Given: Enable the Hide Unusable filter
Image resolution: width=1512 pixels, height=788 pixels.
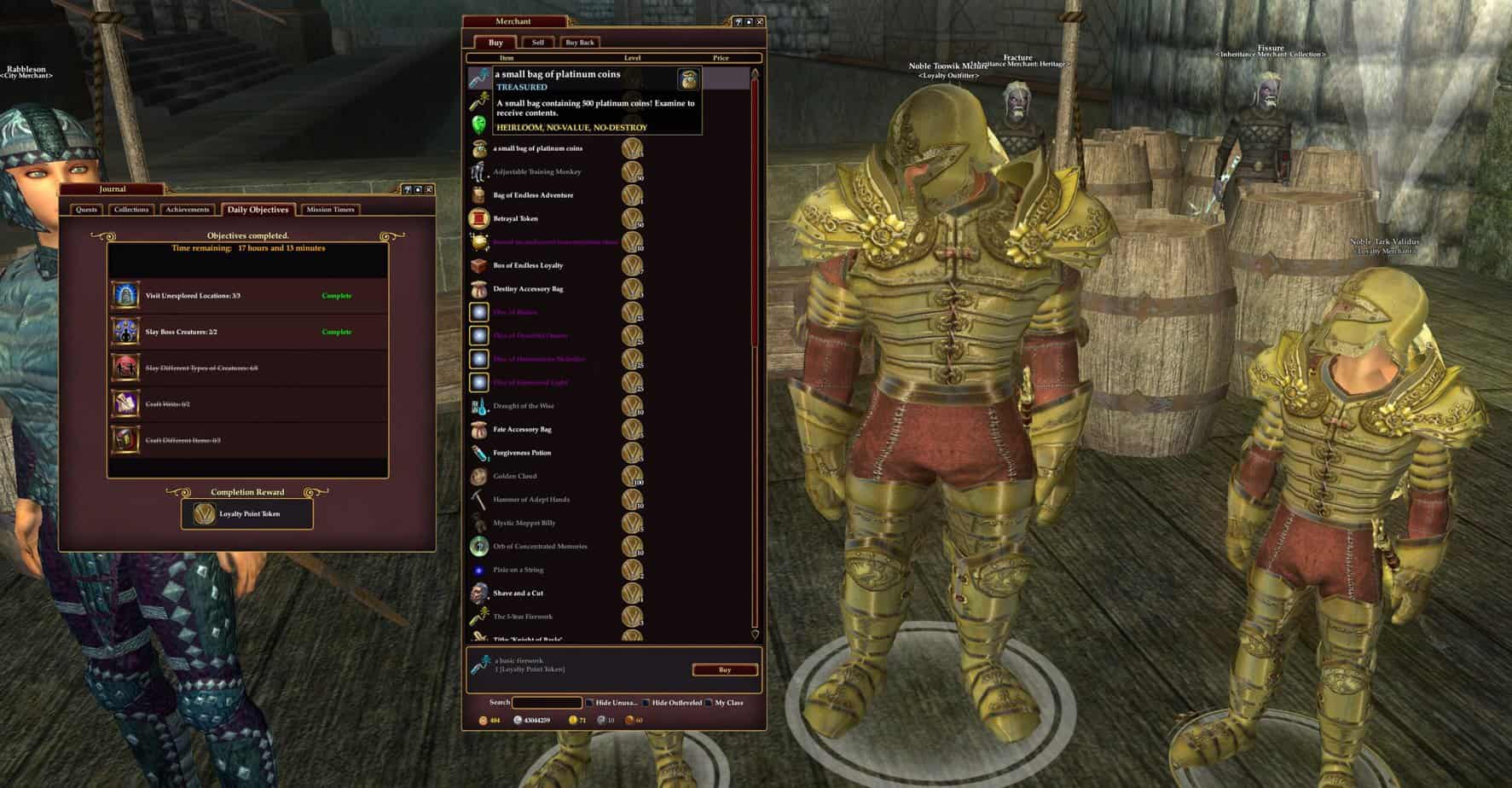Looking at the screenshot, I should [589, 703].
